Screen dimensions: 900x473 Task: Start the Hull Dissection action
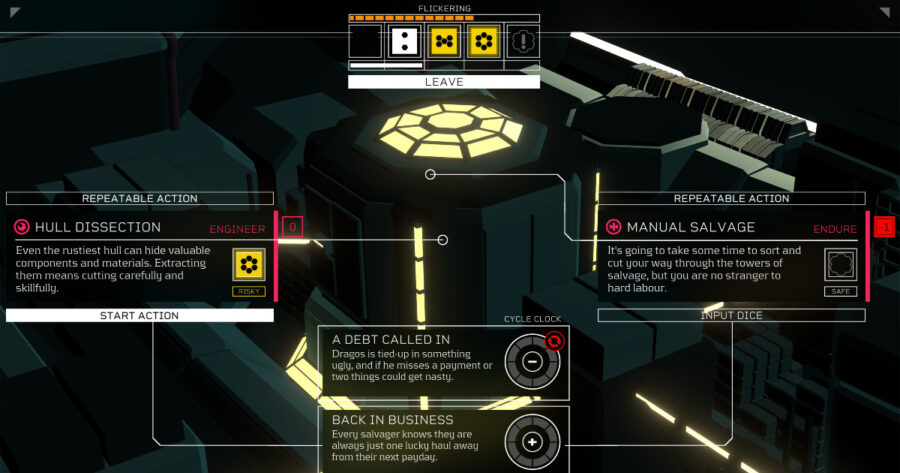139,315
